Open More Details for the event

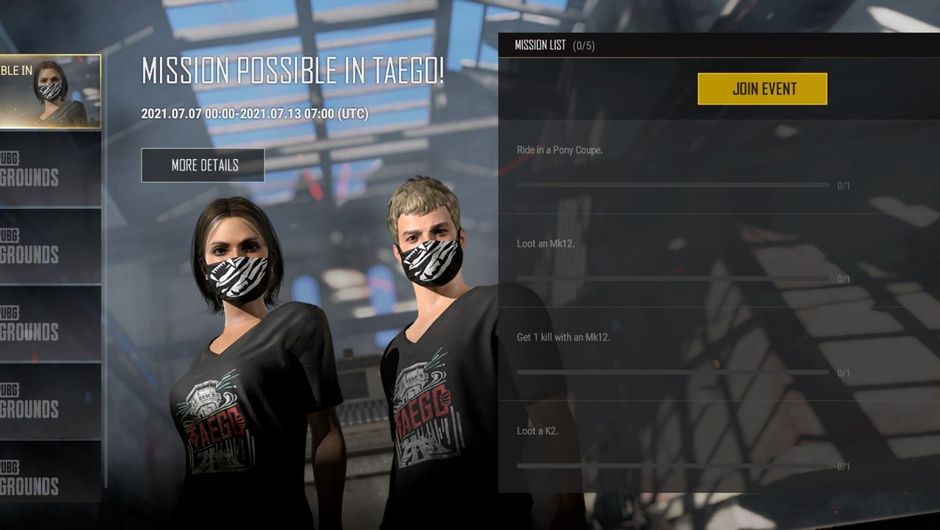(x=203, y=165)
